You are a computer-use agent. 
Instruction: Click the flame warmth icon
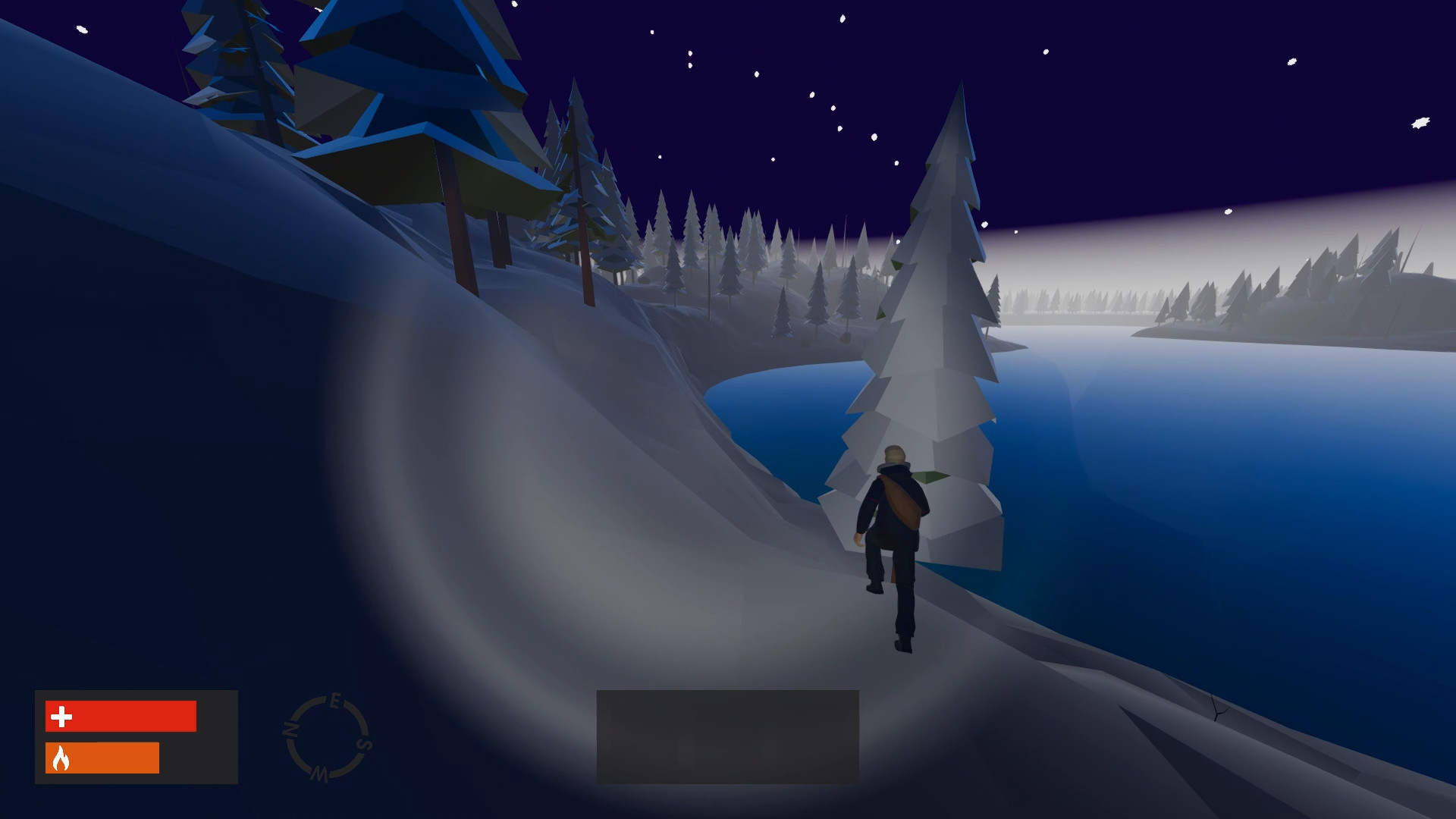coord(61,757)
